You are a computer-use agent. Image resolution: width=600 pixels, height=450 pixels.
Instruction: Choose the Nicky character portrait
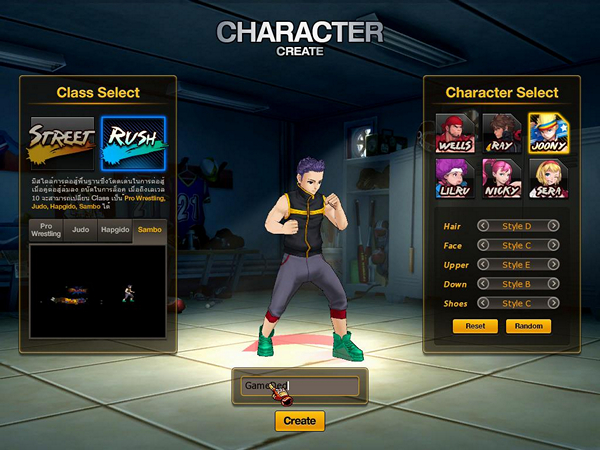(x=501, y=178)
